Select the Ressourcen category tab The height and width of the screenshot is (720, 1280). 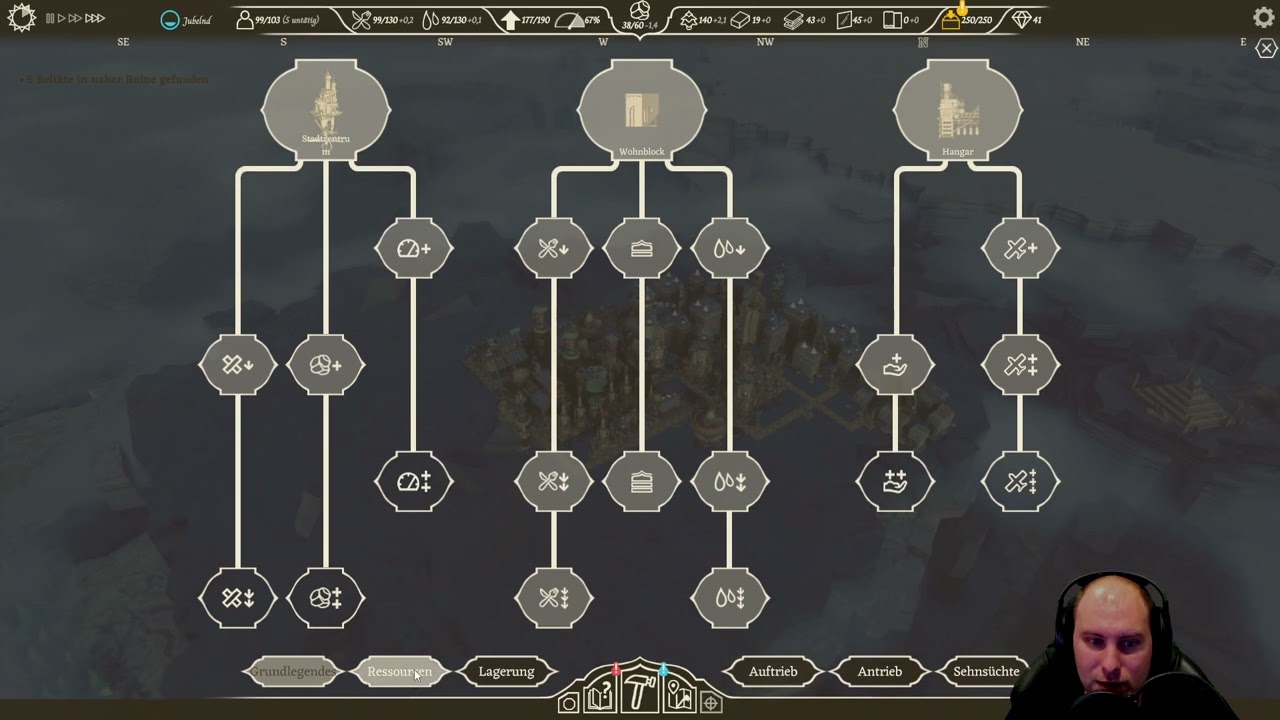[x=399, y=671]
